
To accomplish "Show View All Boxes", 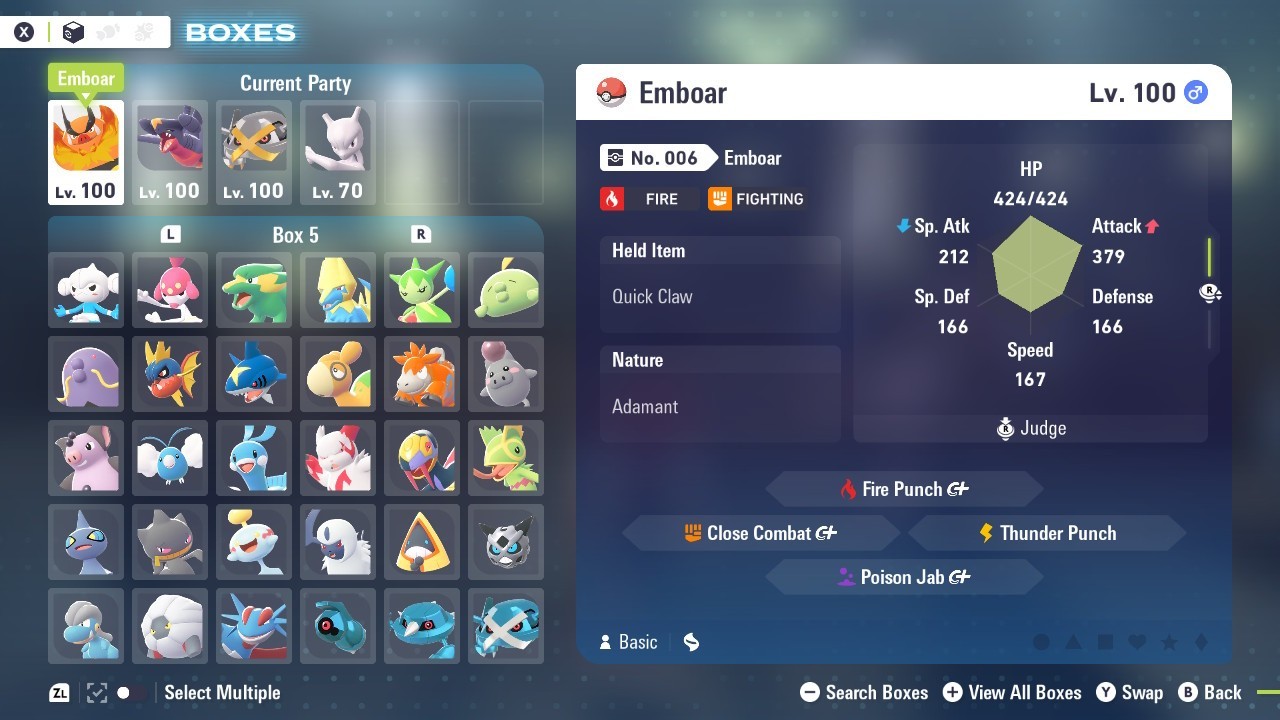I will tap(1012, 692).
